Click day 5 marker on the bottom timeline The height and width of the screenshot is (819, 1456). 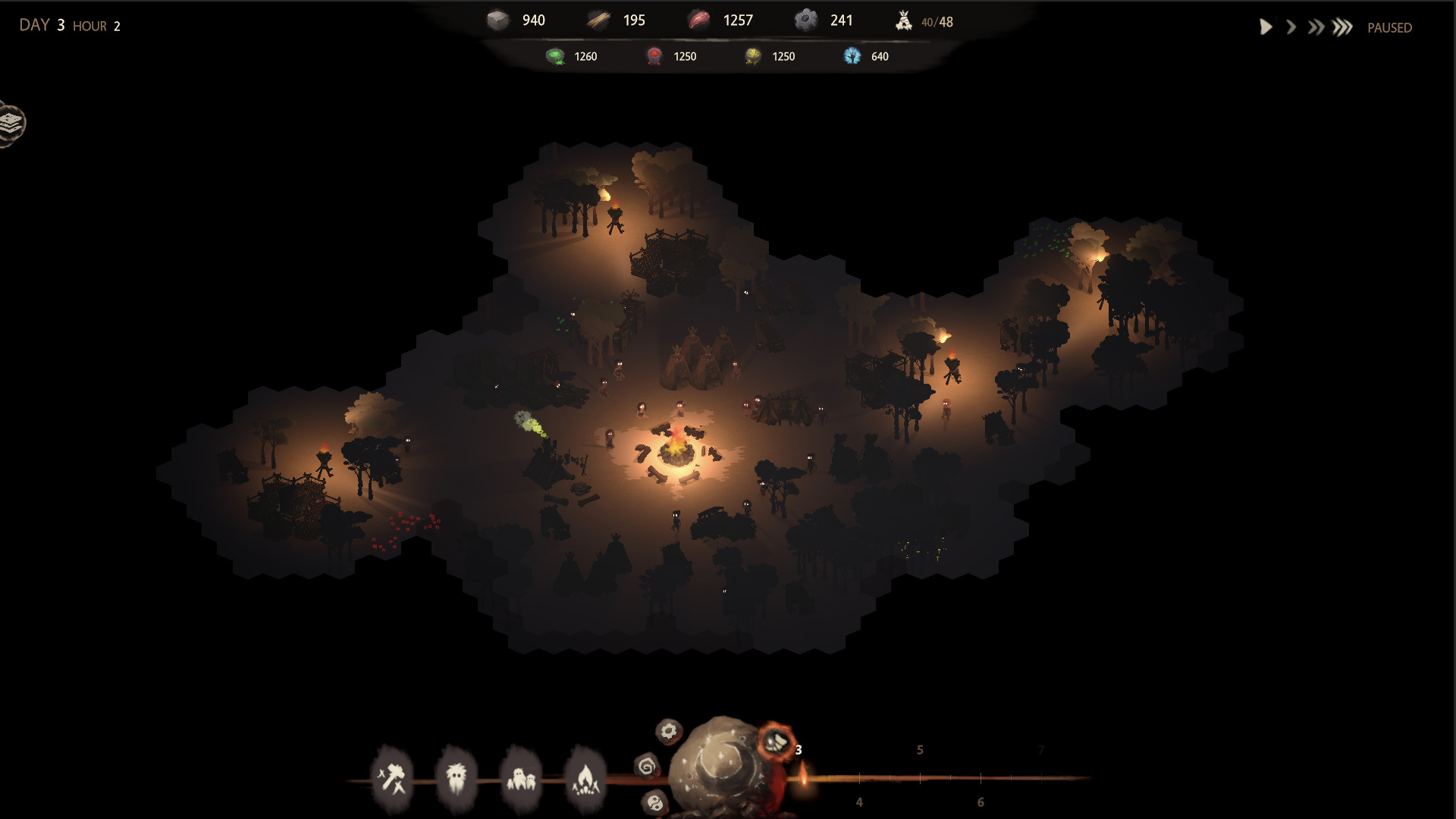click(920, 749)
